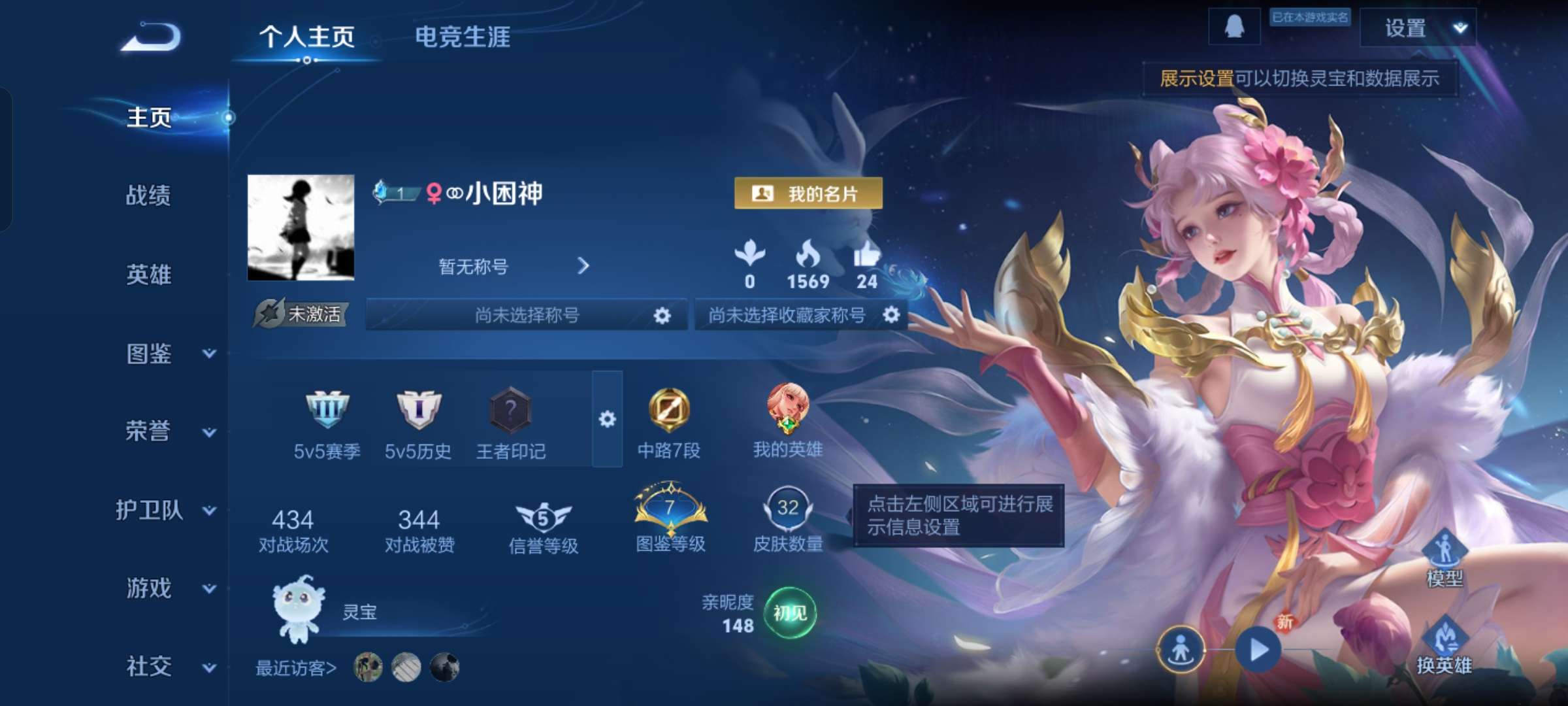Click the gear beside 尚未选择称号
Viewport: 1568px width, 706px height.
tap(662, 316)
